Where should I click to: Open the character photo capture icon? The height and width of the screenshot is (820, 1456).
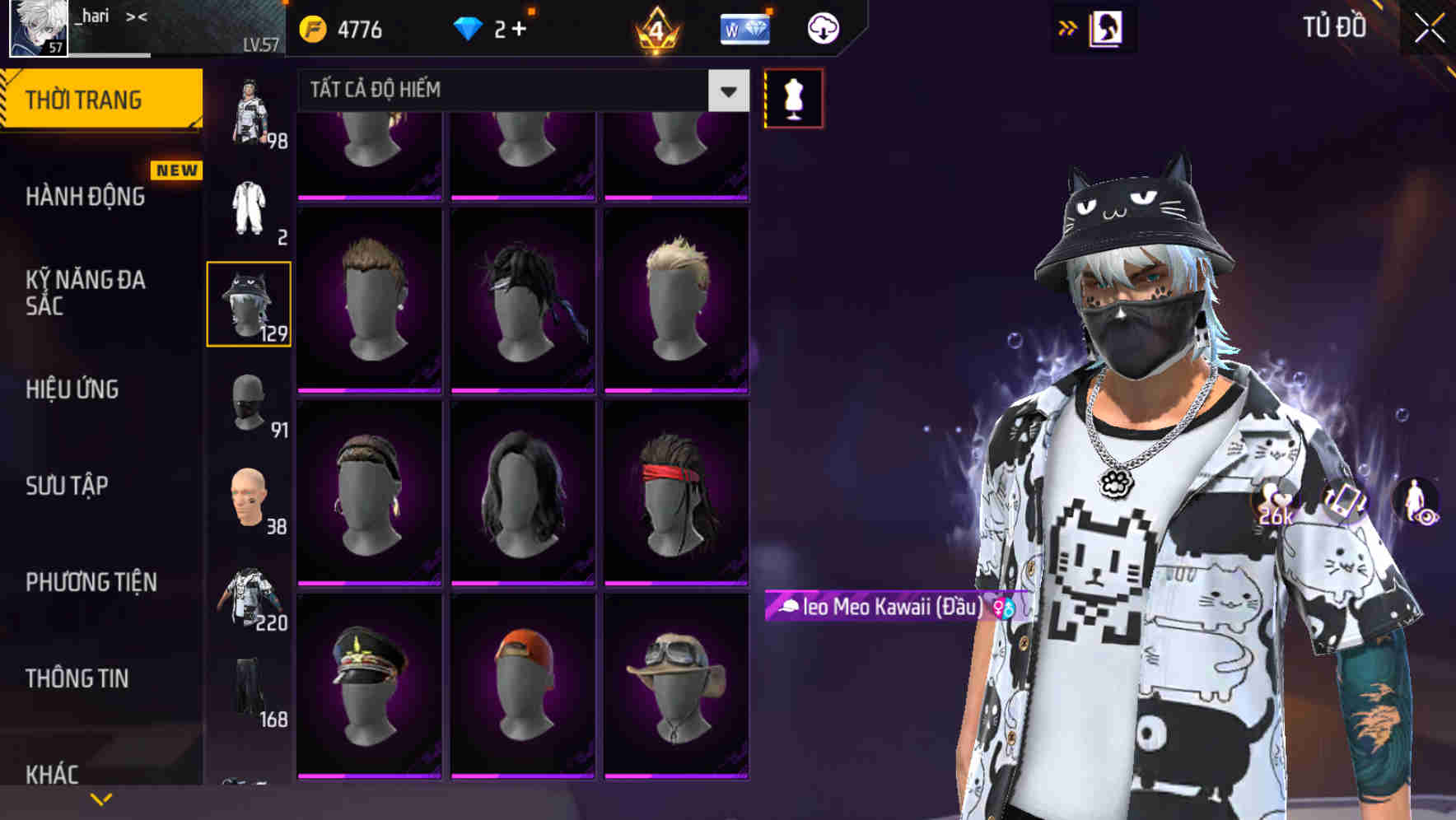pos(1106,27)
